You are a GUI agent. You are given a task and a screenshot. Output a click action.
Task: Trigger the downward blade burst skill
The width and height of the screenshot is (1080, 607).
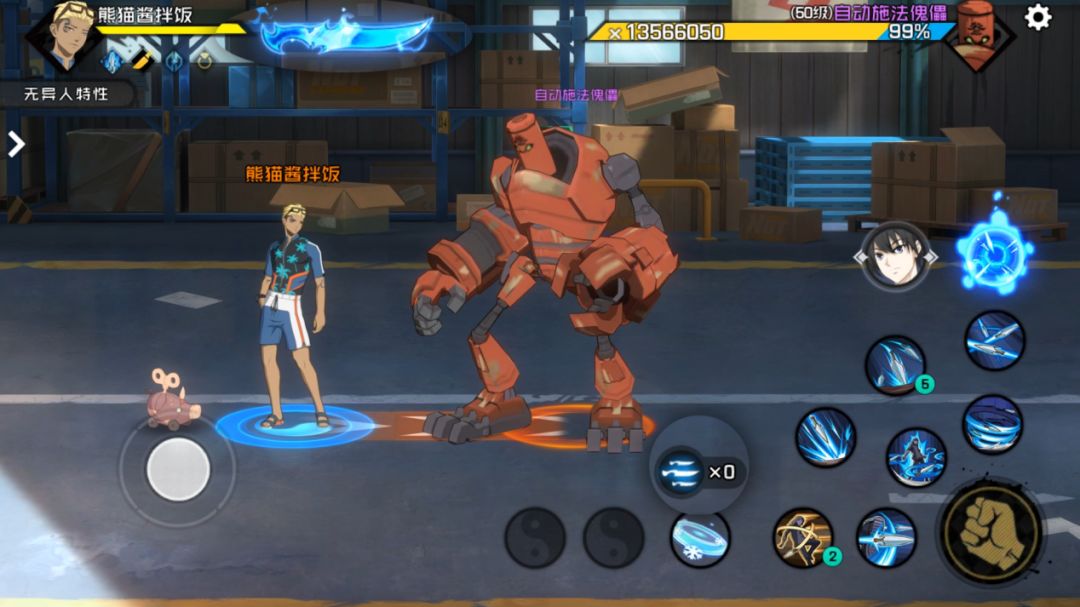(825, 437)
